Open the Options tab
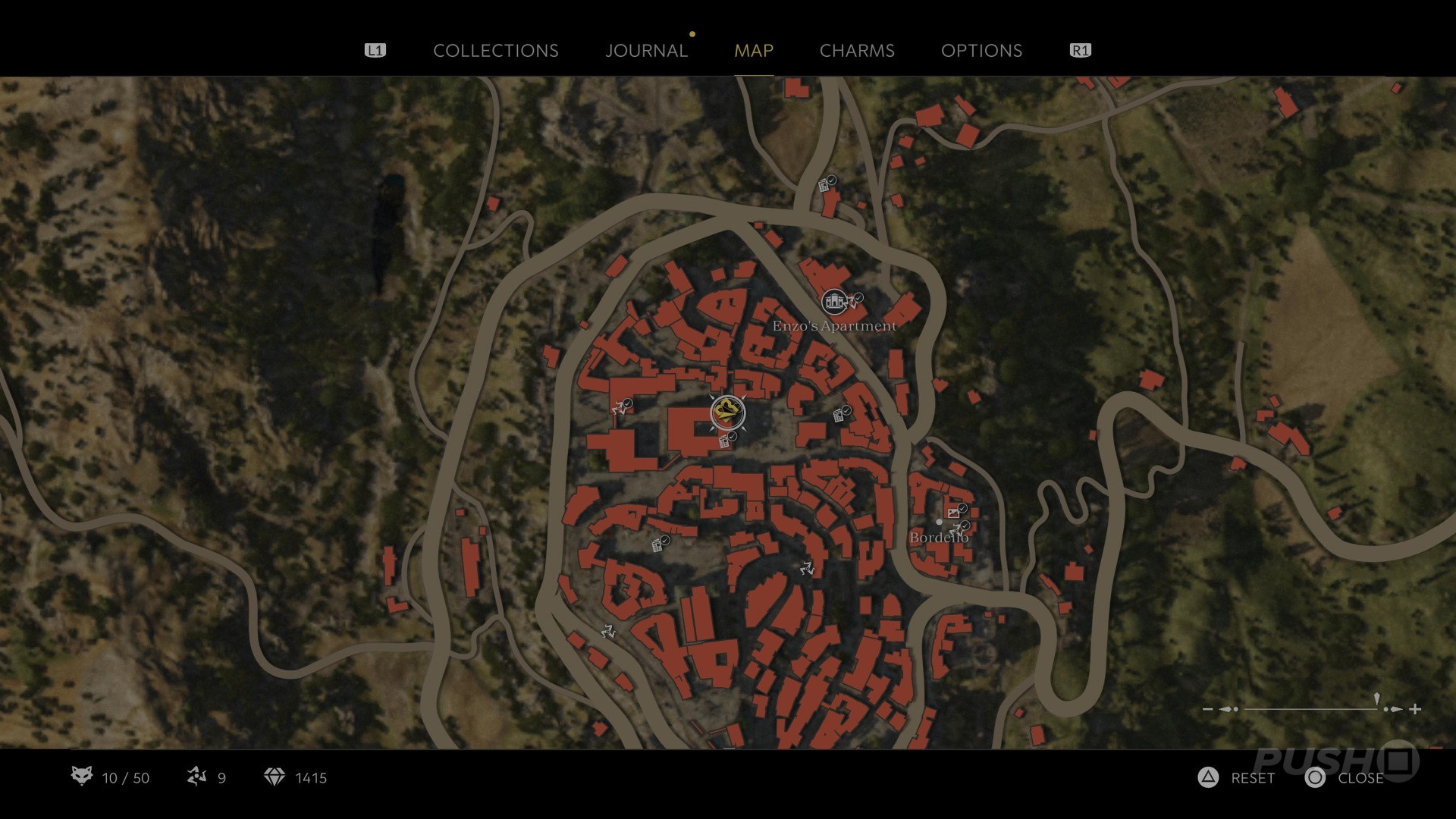Image resolution: width=1456 pixels, height=819 pixels. pyautogui.click(x=981, y=51)
